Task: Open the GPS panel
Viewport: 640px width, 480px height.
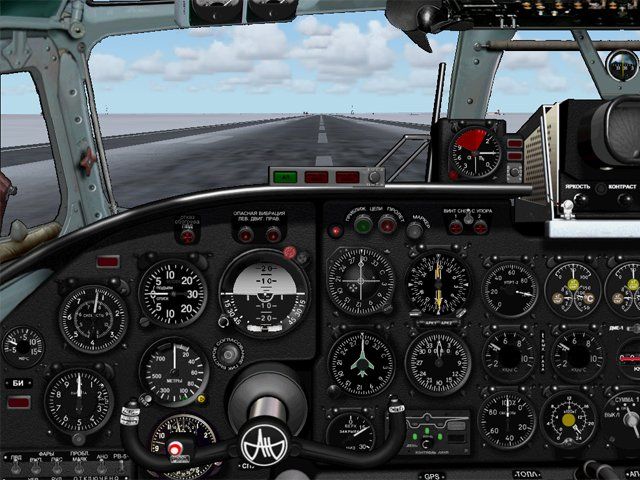Action: (x=433, y=477)
